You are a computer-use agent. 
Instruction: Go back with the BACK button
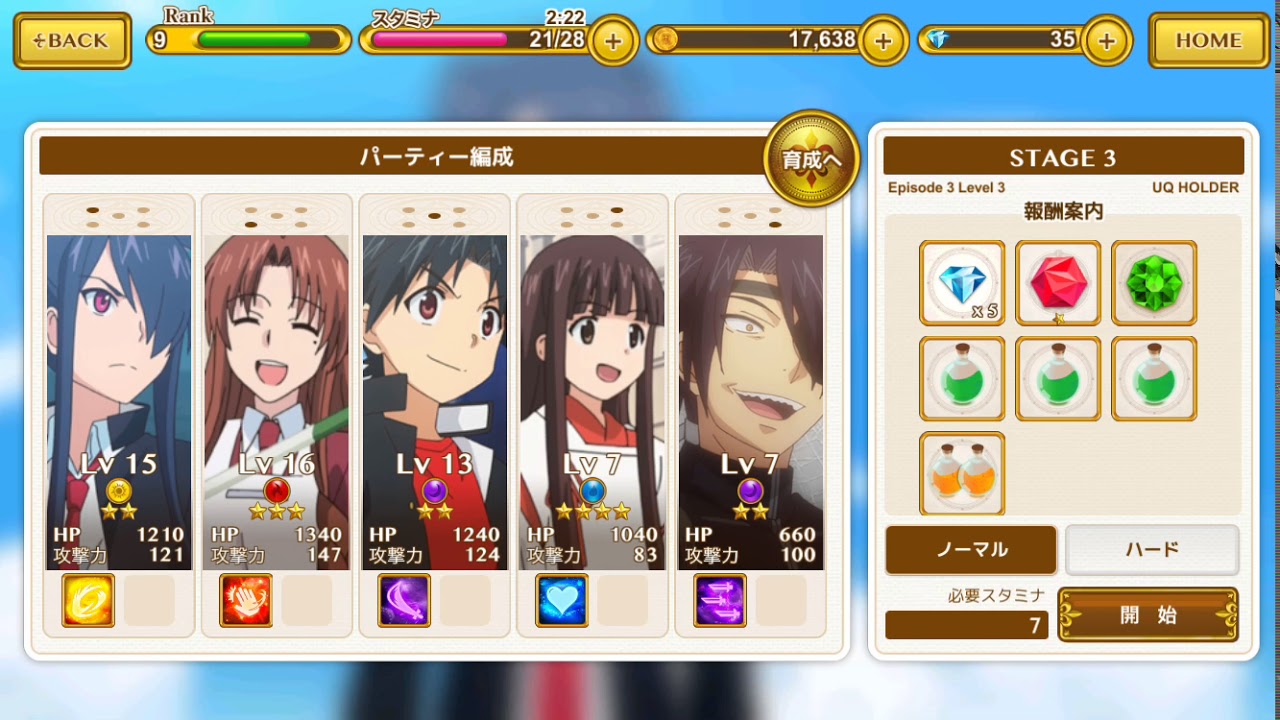tap(72, 41)
